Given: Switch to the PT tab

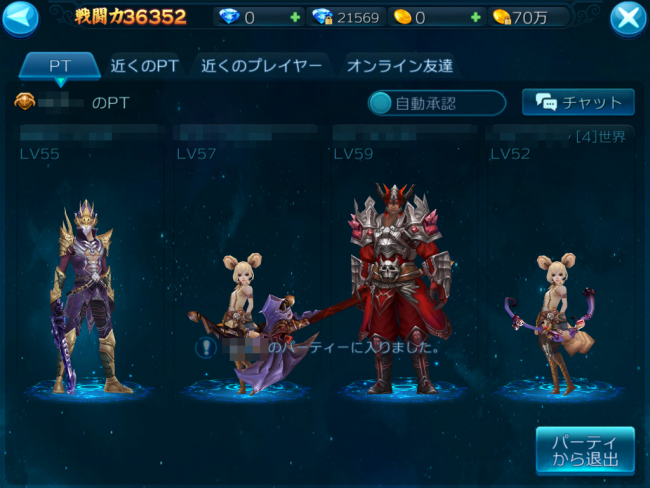Looking at the screenshot, I should [x=60, y=66].
